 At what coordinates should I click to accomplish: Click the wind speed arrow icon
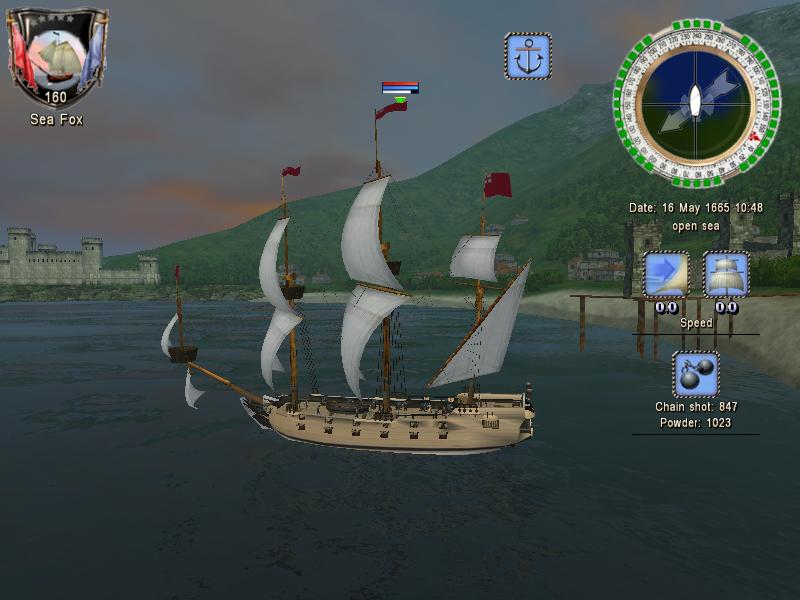point(666,275)
